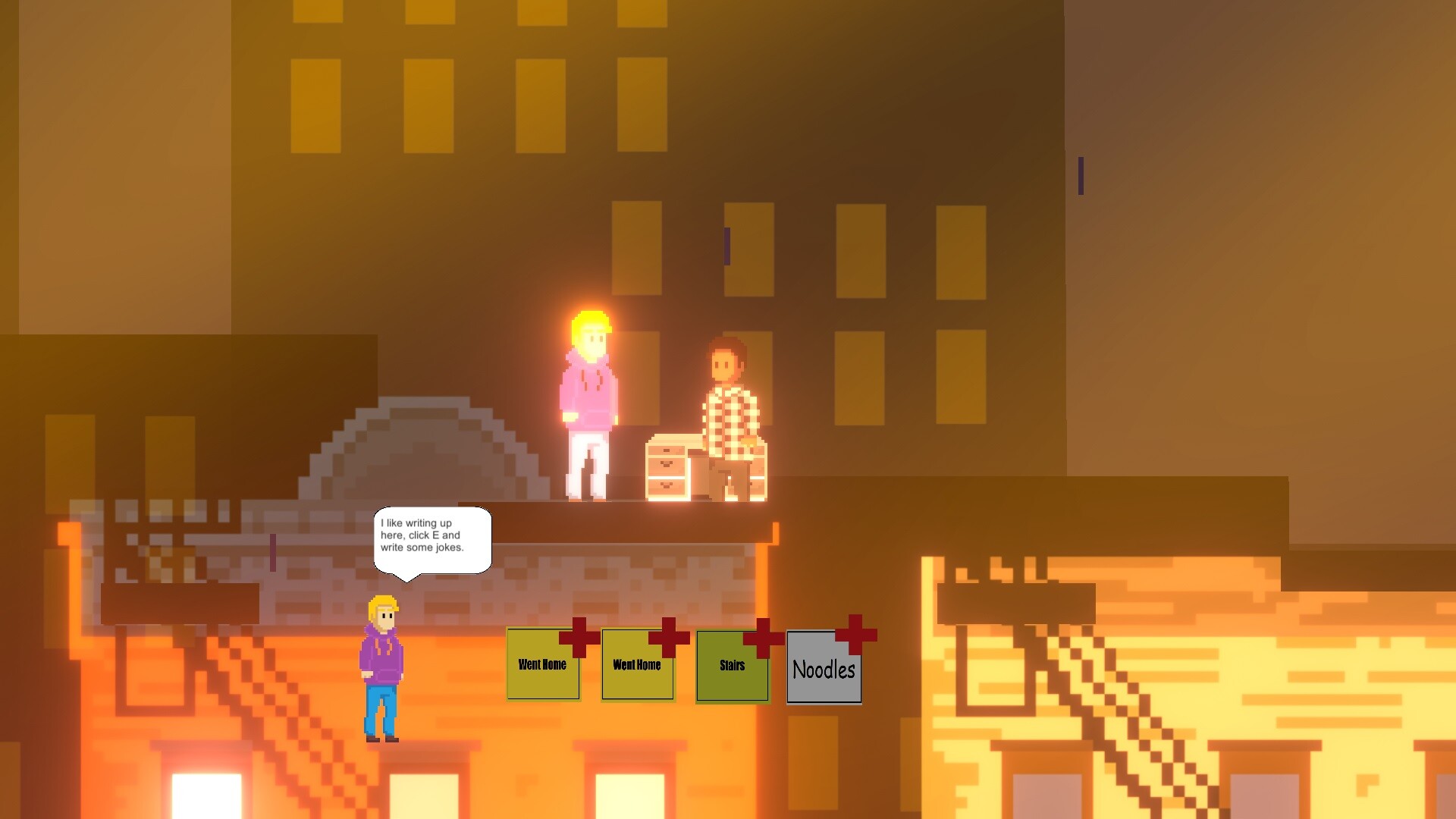Delete the first "Went Home" note with its red cross
Screen dimensions: 1456x819
coord(579,639)
